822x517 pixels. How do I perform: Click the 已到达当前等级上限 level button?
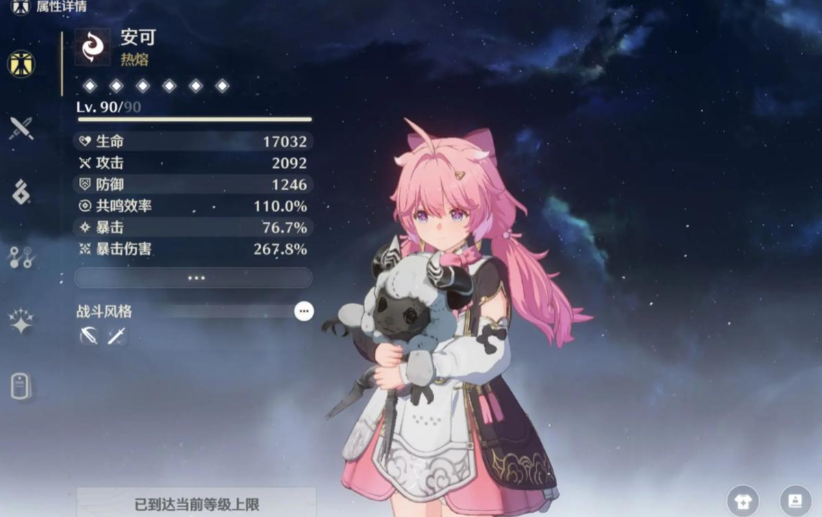pos(196,503)
